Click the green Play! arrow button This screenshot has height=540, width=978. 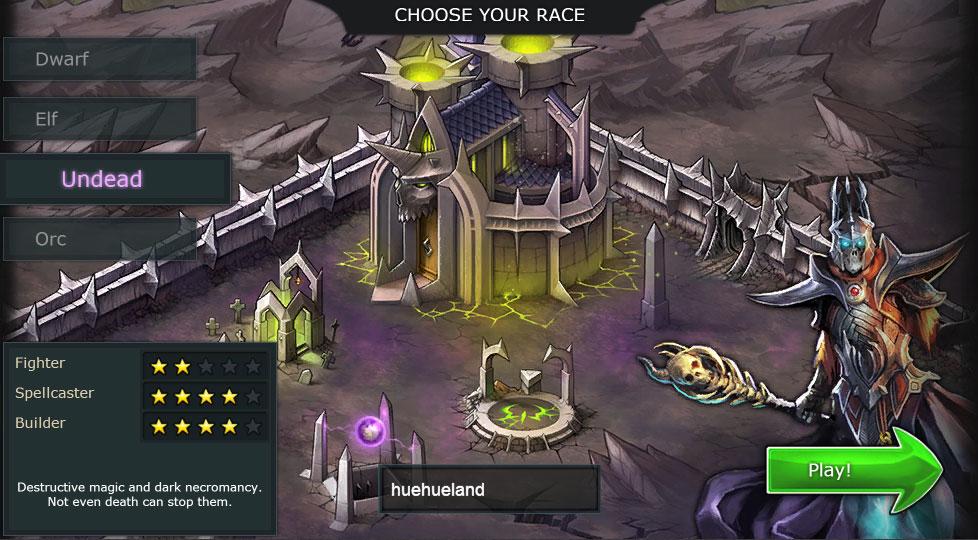click(x=843, y=470)
